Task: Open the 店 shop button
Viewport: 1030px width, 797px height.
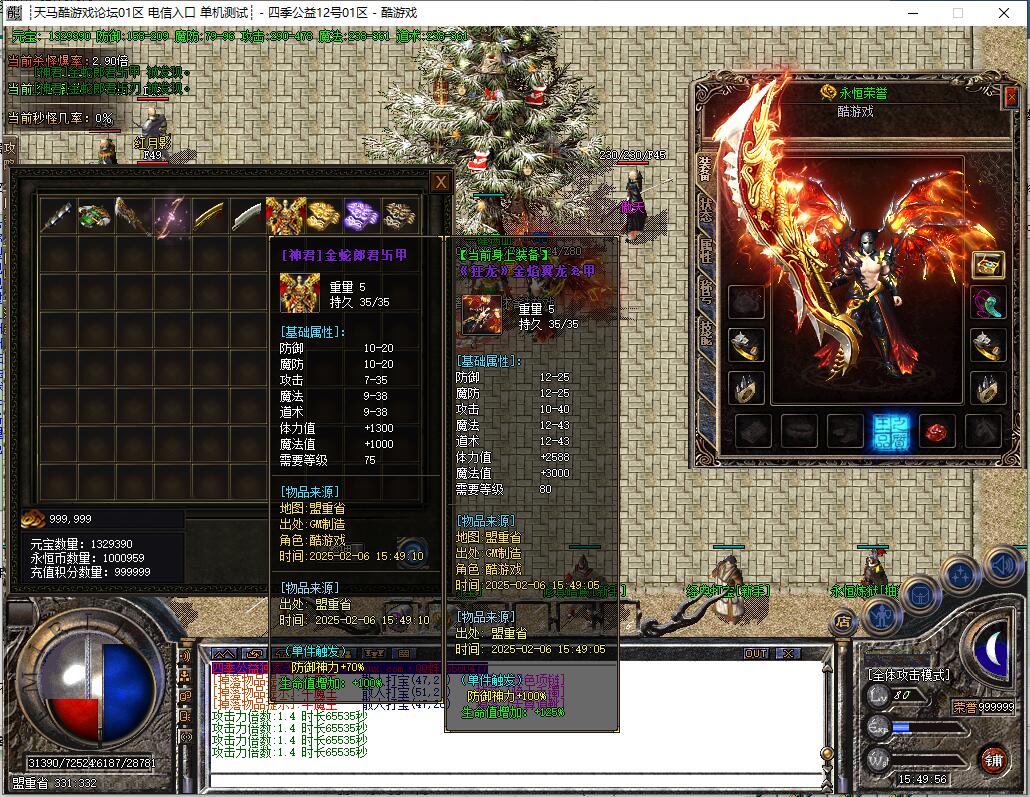Action: pyautogui.click(x=844, y=621)
